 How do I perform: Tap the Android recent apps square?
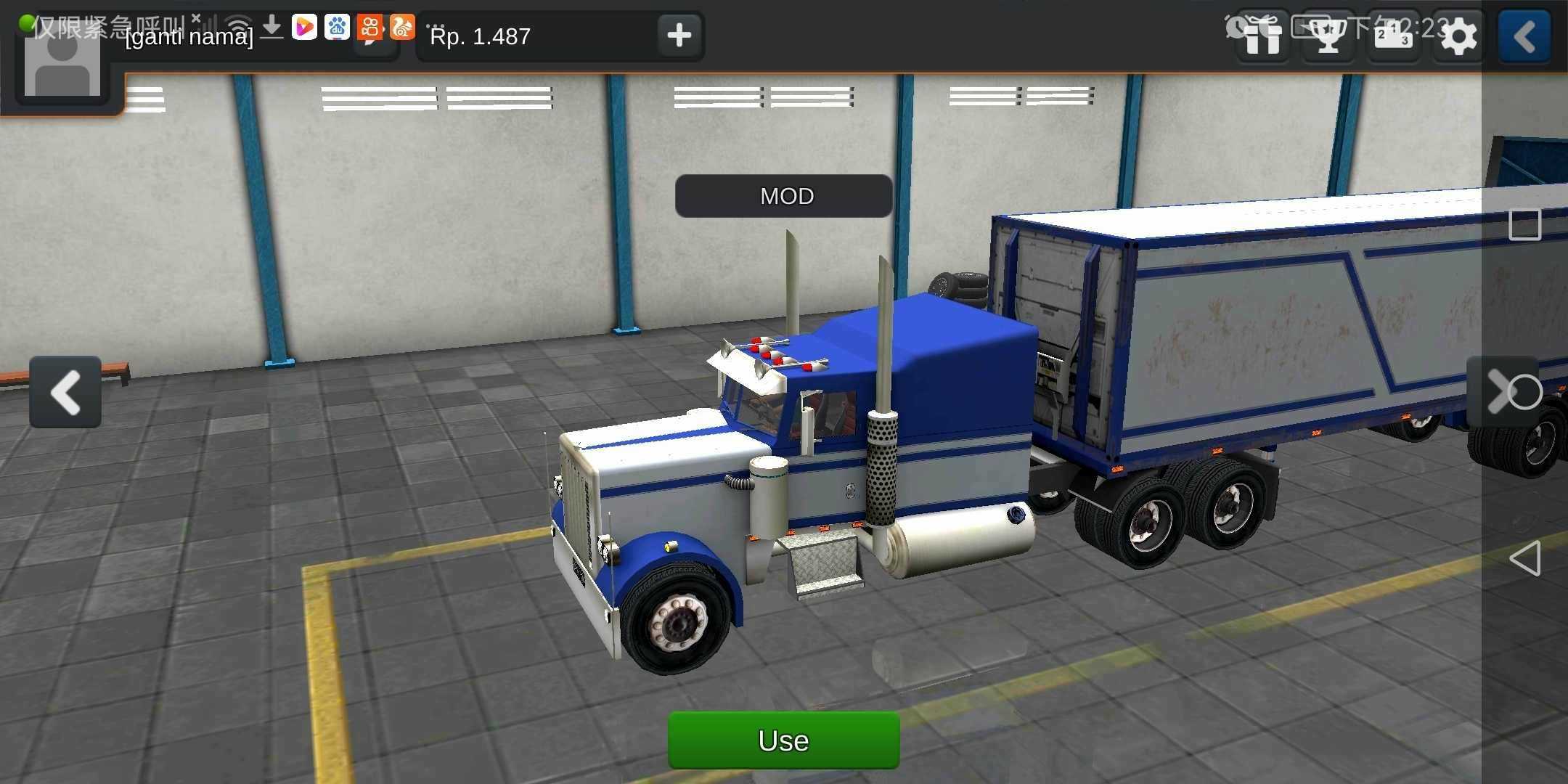click(1524, 225)
